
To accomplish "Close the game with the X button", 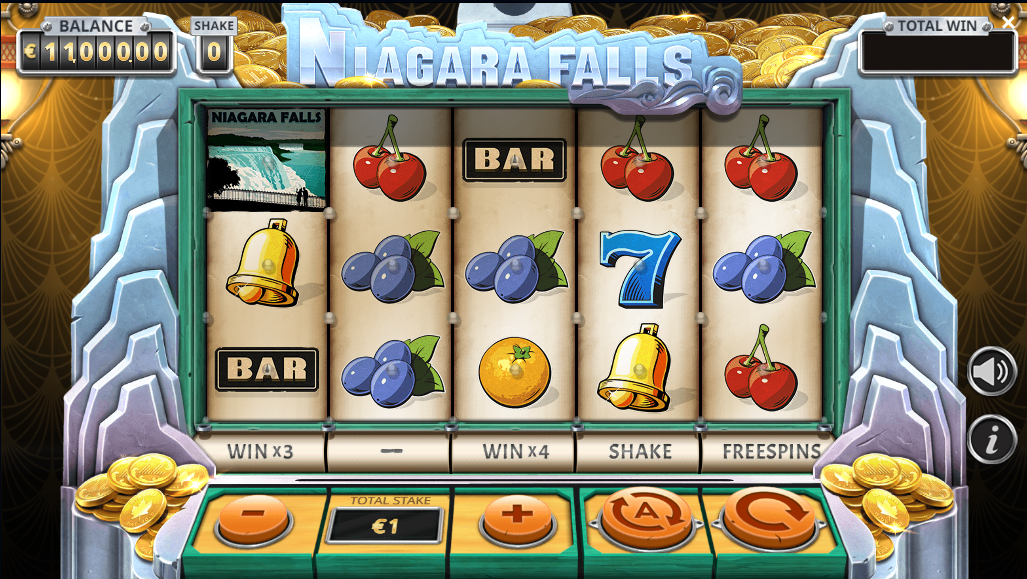I will (1008, 22).
